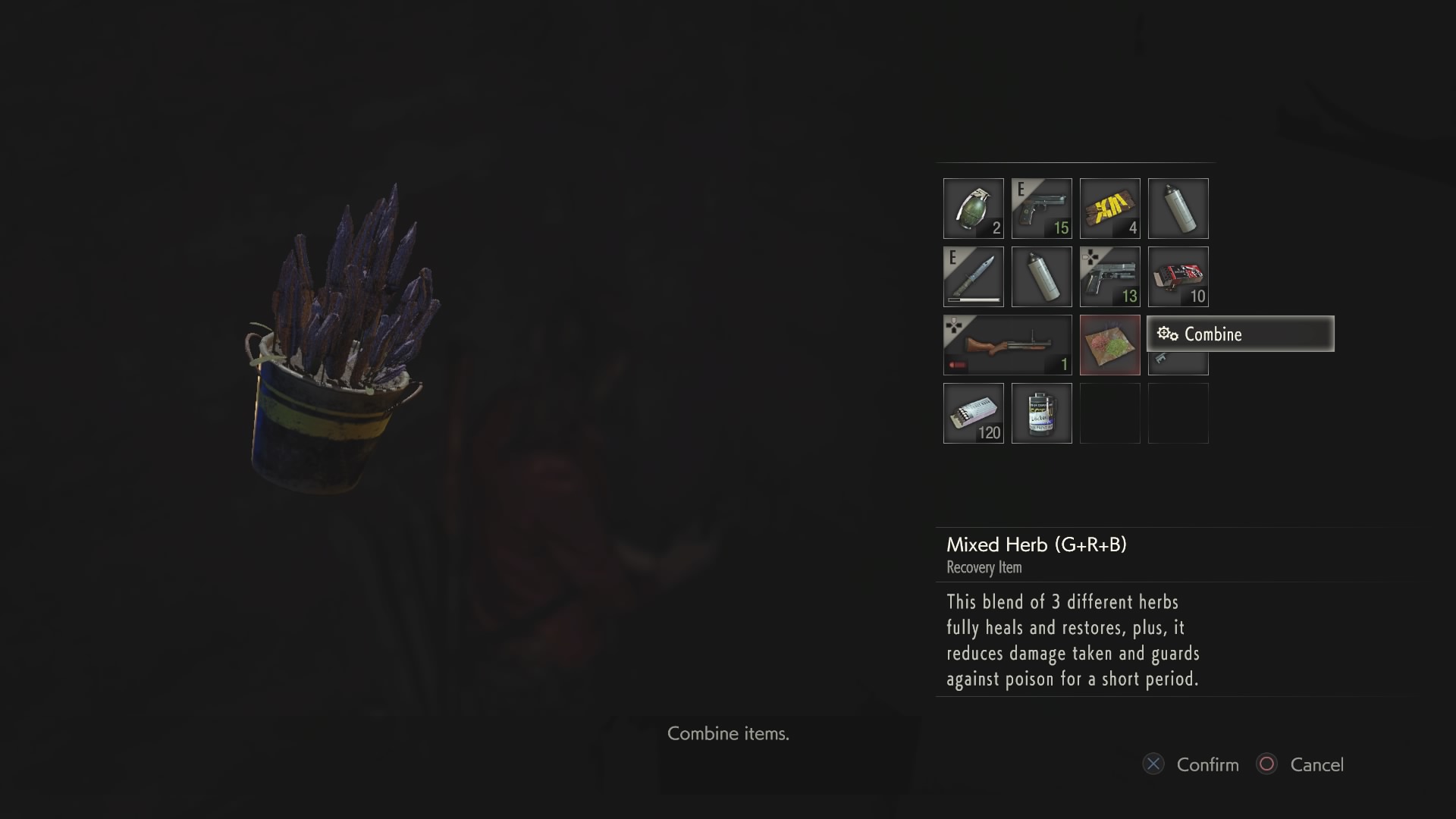1456x819 pixels.
Task: Click the knife durability bar
Action: [x=973, y=301]
